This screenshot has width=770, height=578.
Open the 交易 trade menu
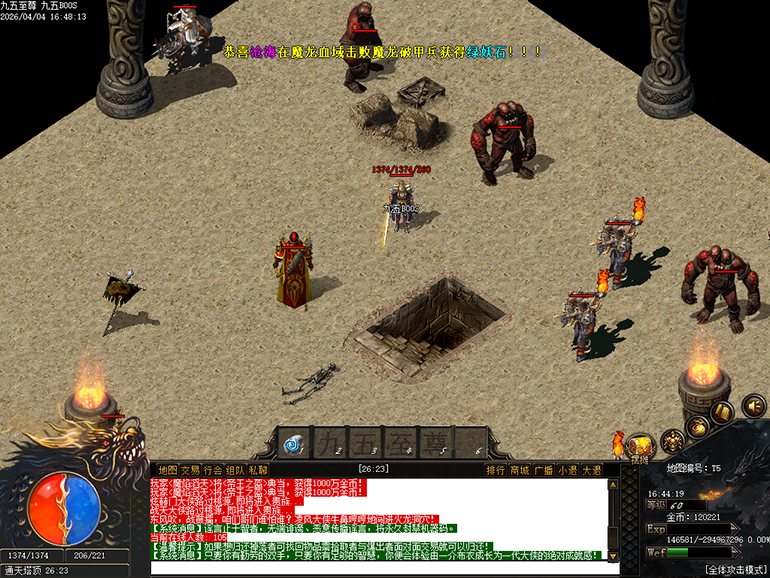[x=190, y=469]
